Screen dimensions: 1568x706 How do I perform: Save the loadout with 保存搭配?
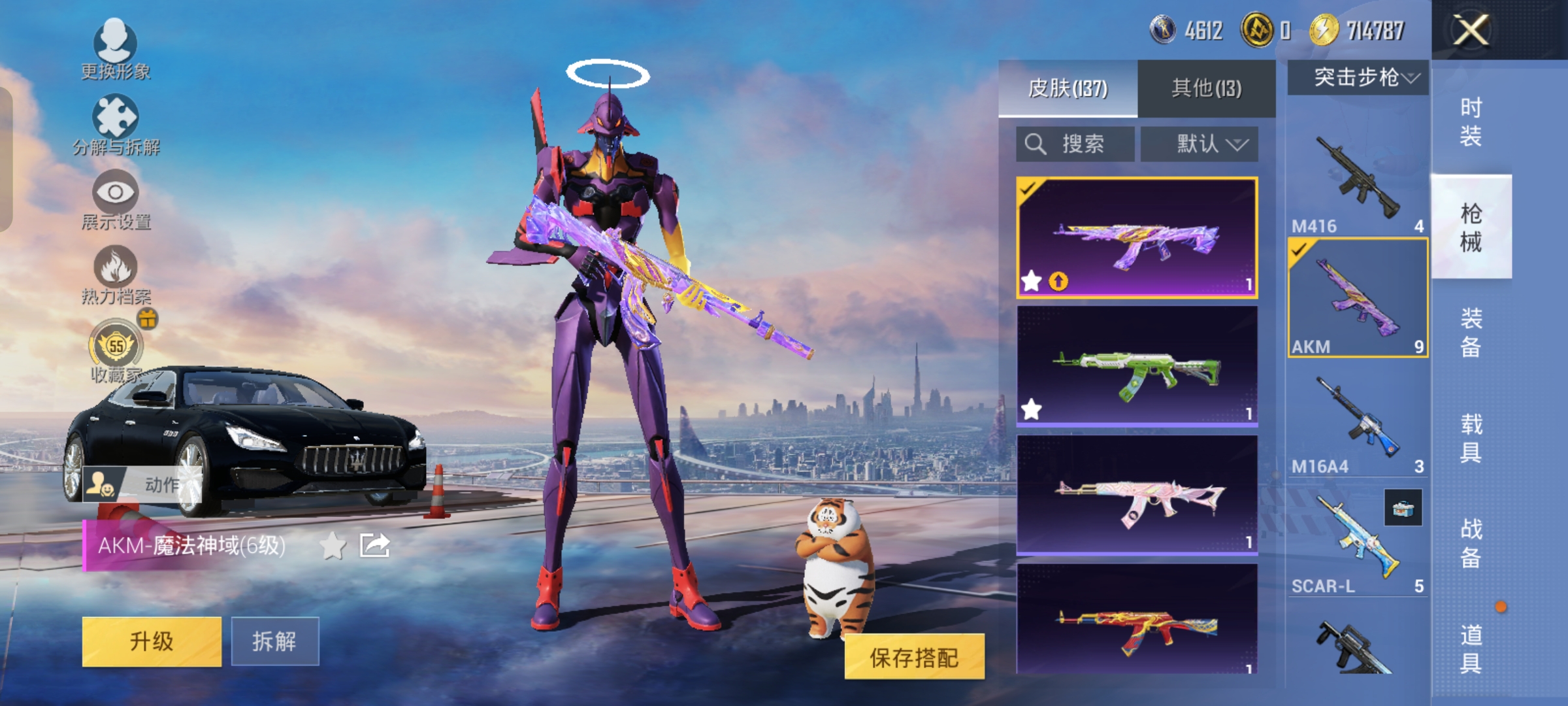coord(914,657)
